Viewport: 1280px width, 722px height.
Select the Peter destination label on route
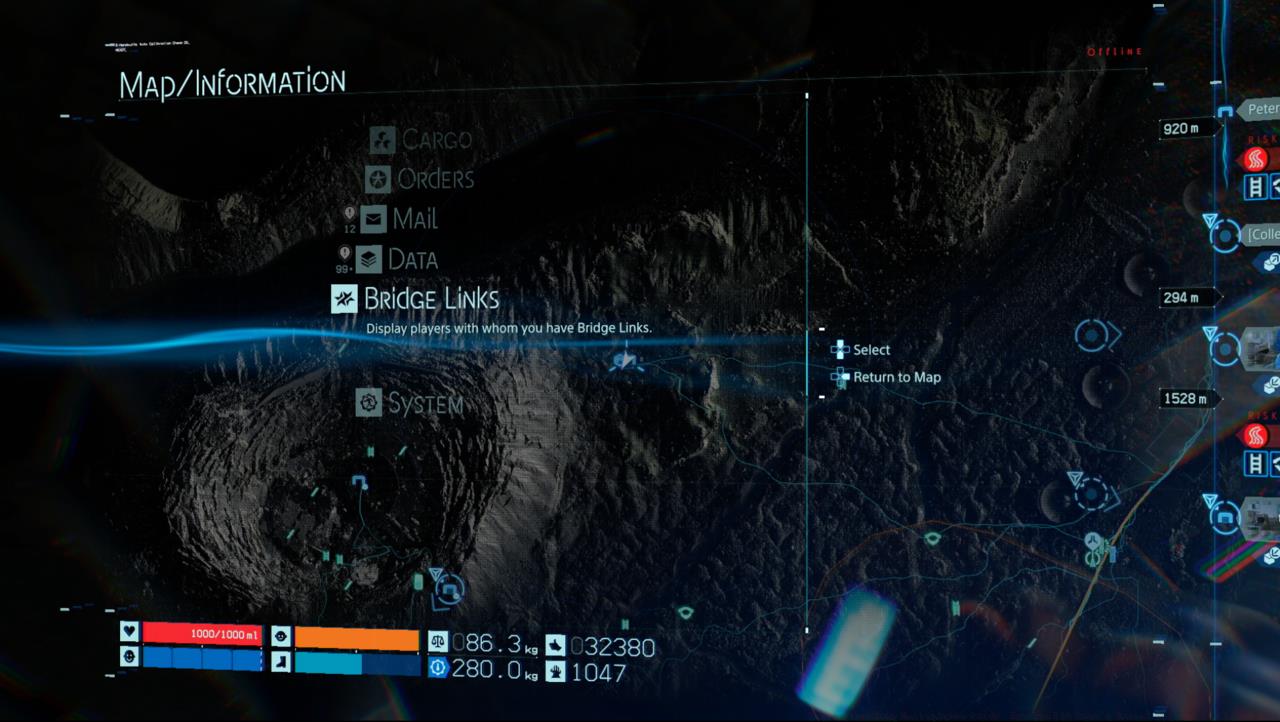(1260, 109)
